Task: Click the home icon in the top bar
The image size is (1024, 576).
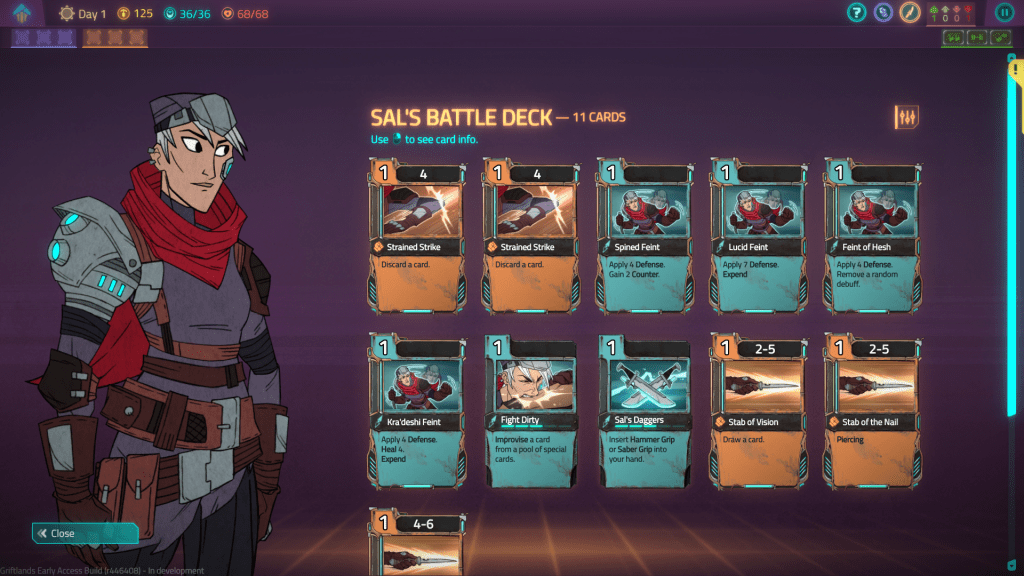Action: click(x=22, y=13)
